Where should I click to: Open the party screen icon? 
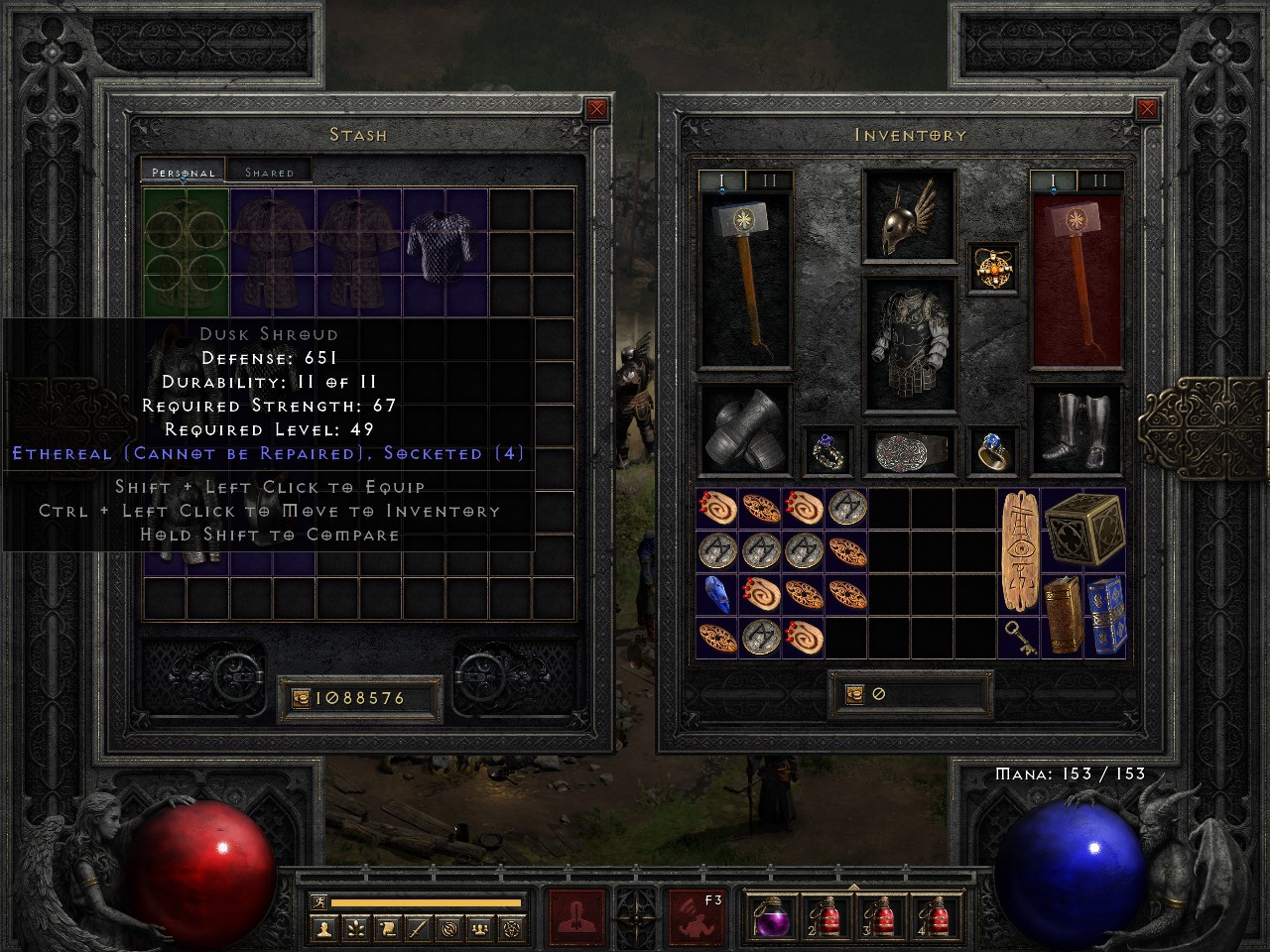pos(480,927)
